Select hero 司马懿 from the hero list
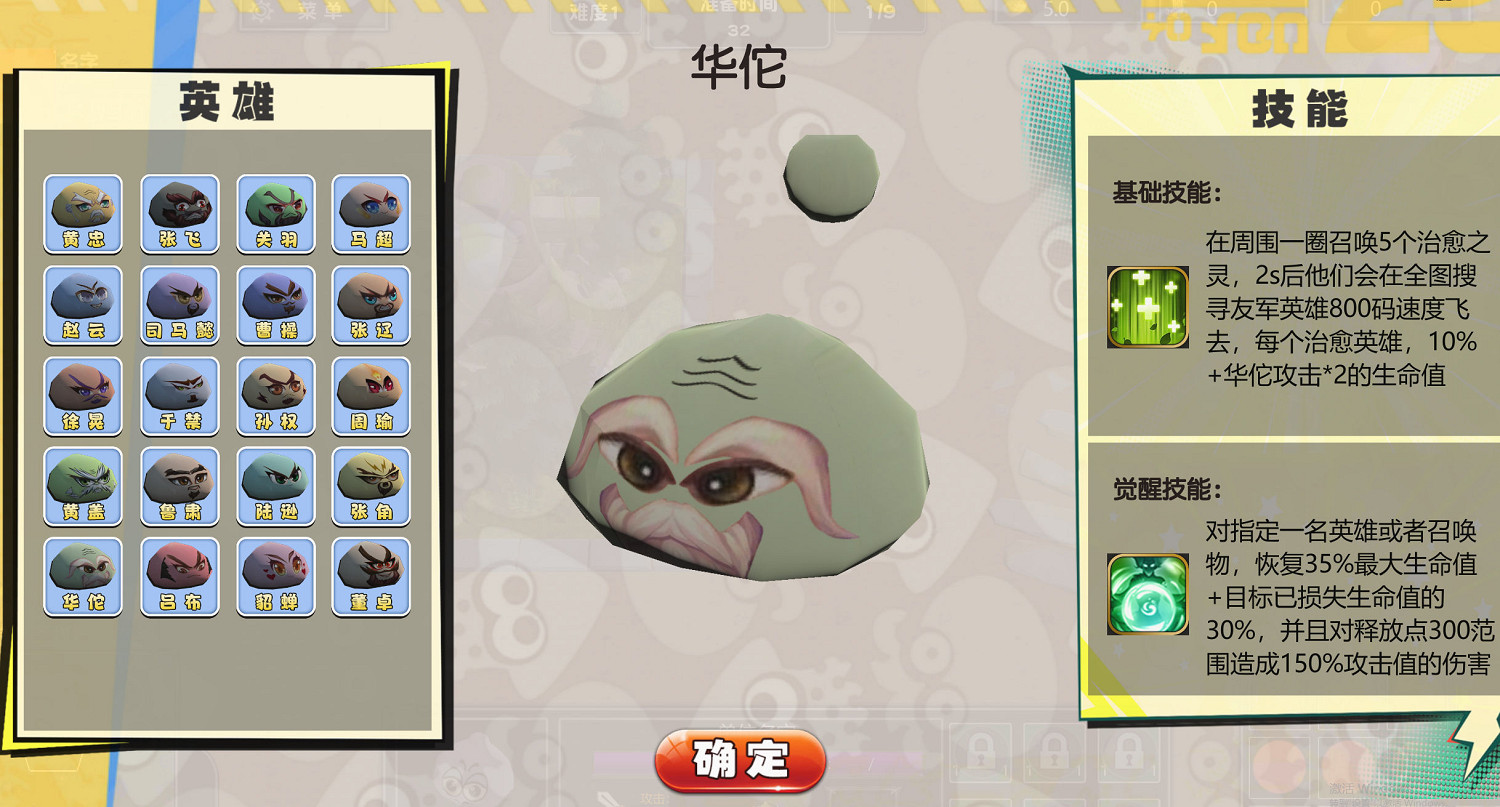This screenshot has height=807, width=1500. tap(179, 303)
